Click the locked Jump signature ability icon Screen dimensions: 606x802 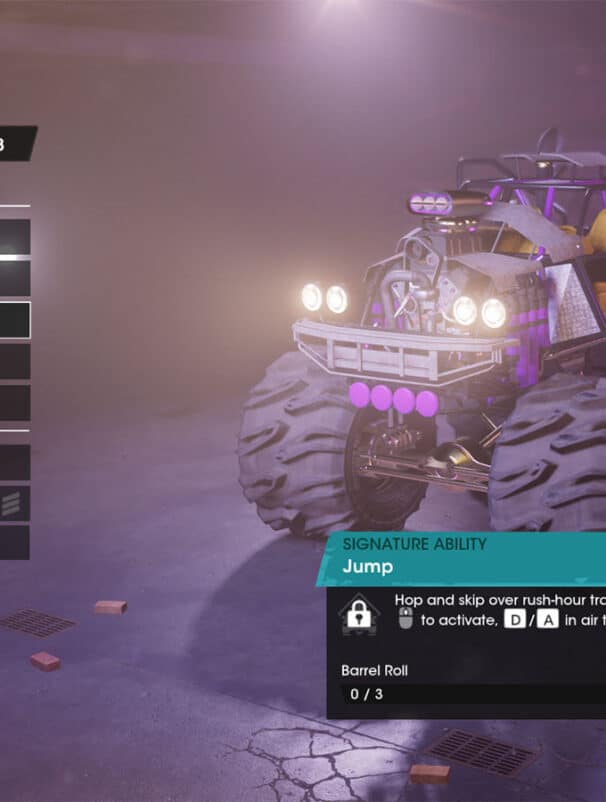tap(358, 615)
